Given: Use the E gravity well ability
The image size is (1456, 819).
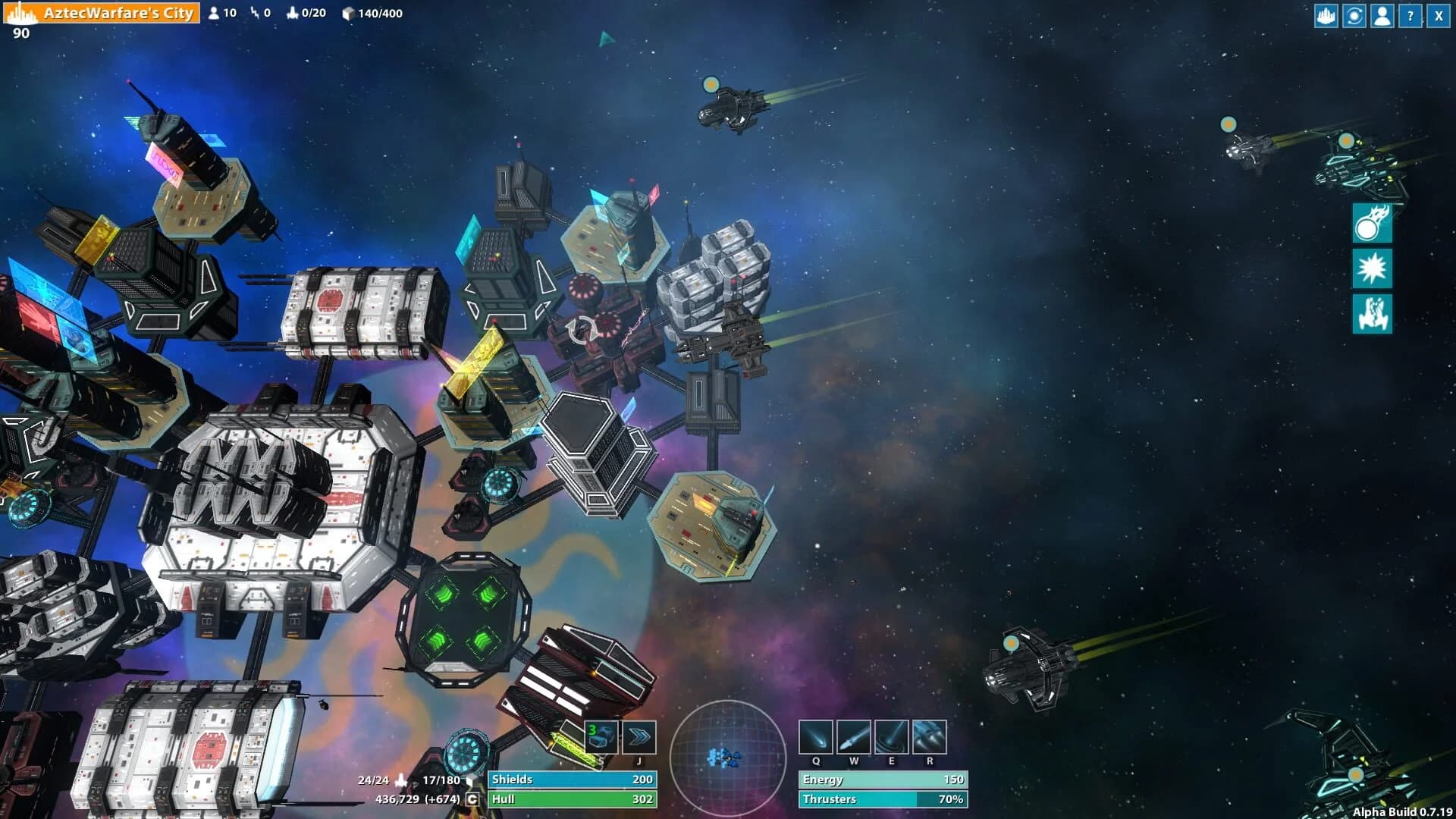Looking at the screenshot, I should [890, 736].
